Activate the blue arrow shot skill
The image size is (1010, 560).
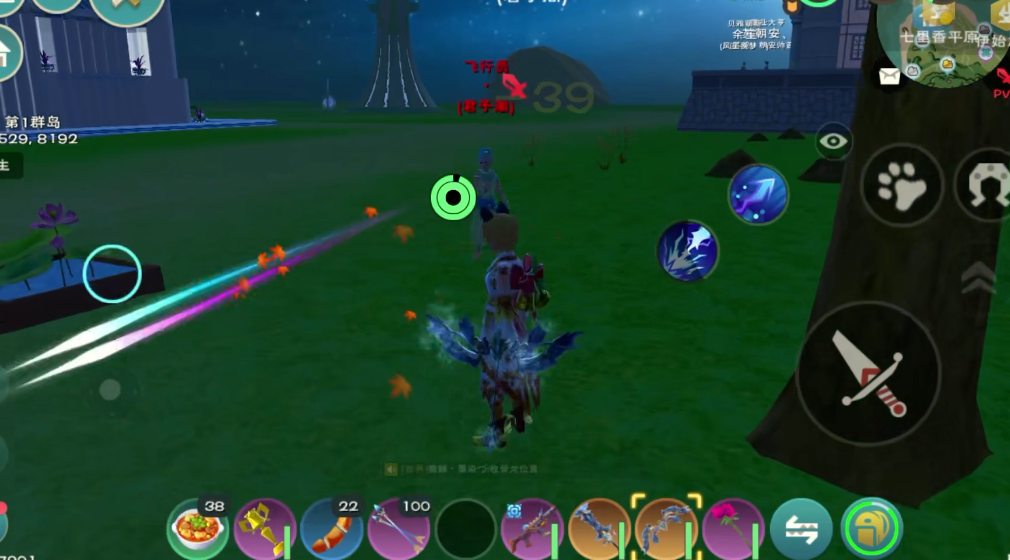coord(758,194)
